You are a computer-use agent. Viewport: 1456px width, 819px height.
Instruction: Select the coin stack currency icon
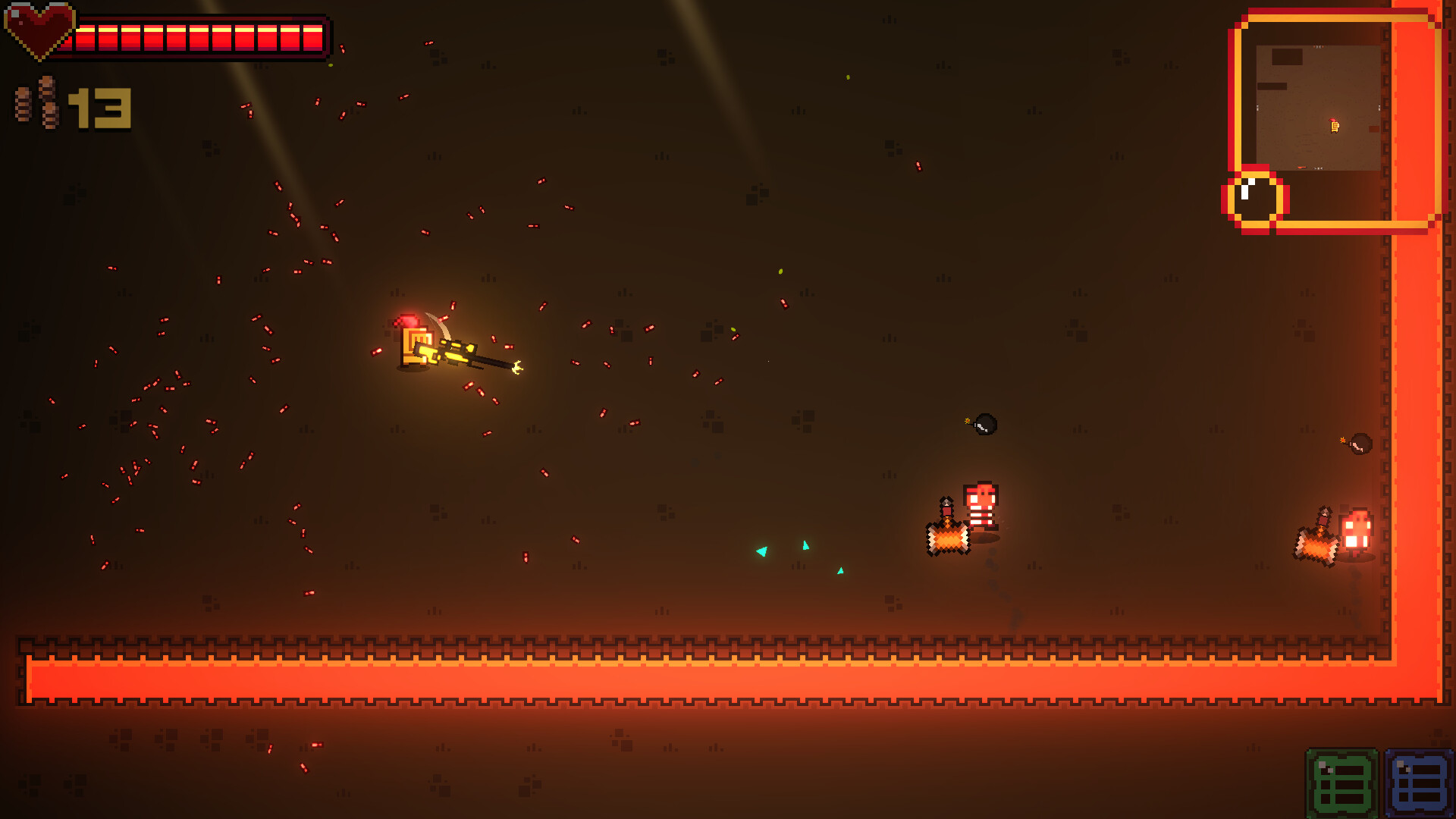[34, 102]
